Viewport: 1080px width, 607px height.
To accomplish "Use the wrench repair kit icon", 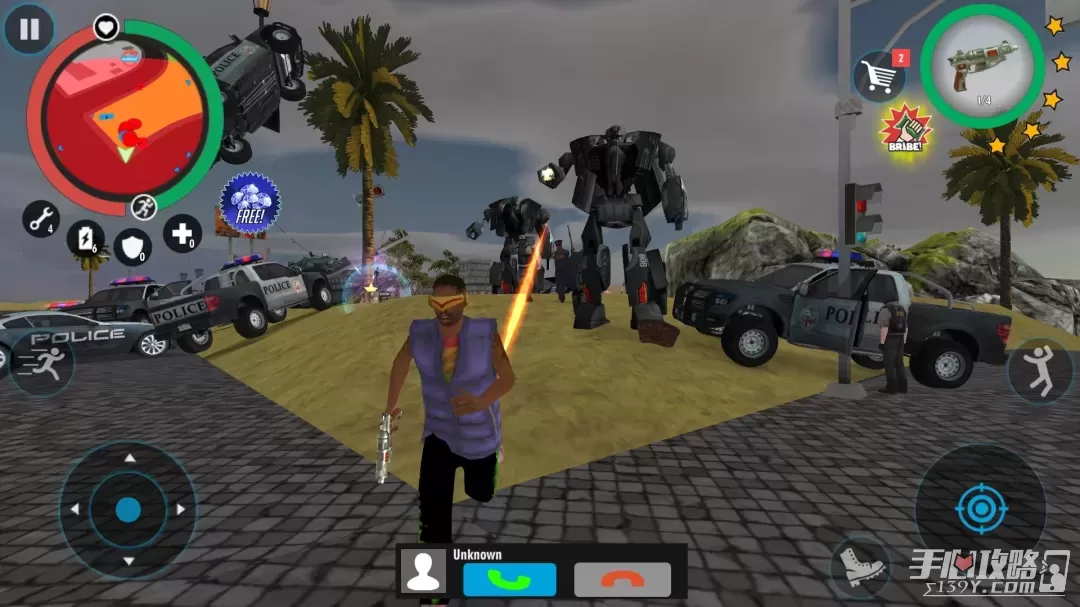I will (x=41, y=218).
